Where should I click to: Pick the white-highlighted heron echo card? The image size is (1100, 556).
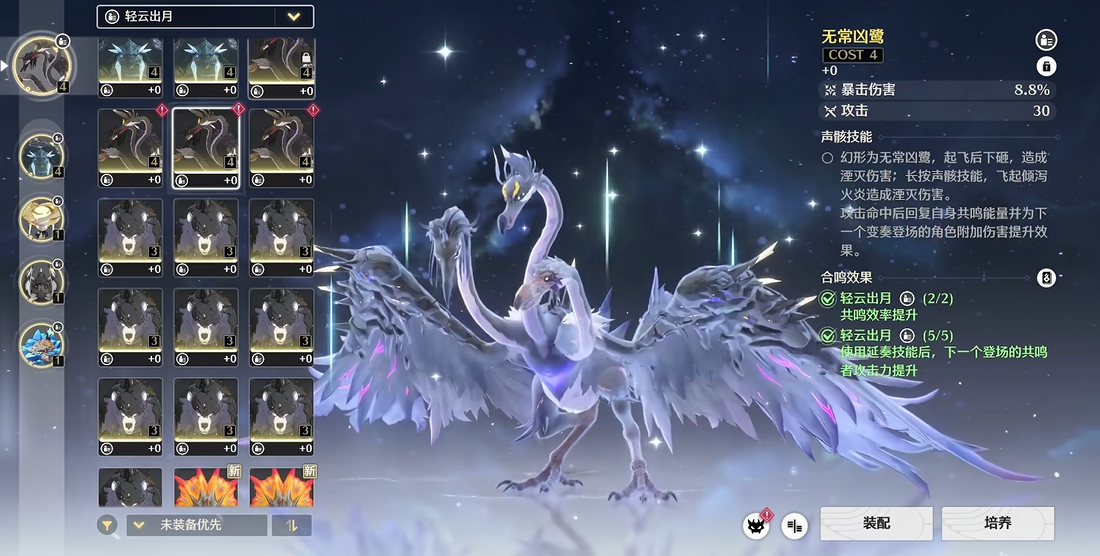pyautogui.click(x=205, y=148)
